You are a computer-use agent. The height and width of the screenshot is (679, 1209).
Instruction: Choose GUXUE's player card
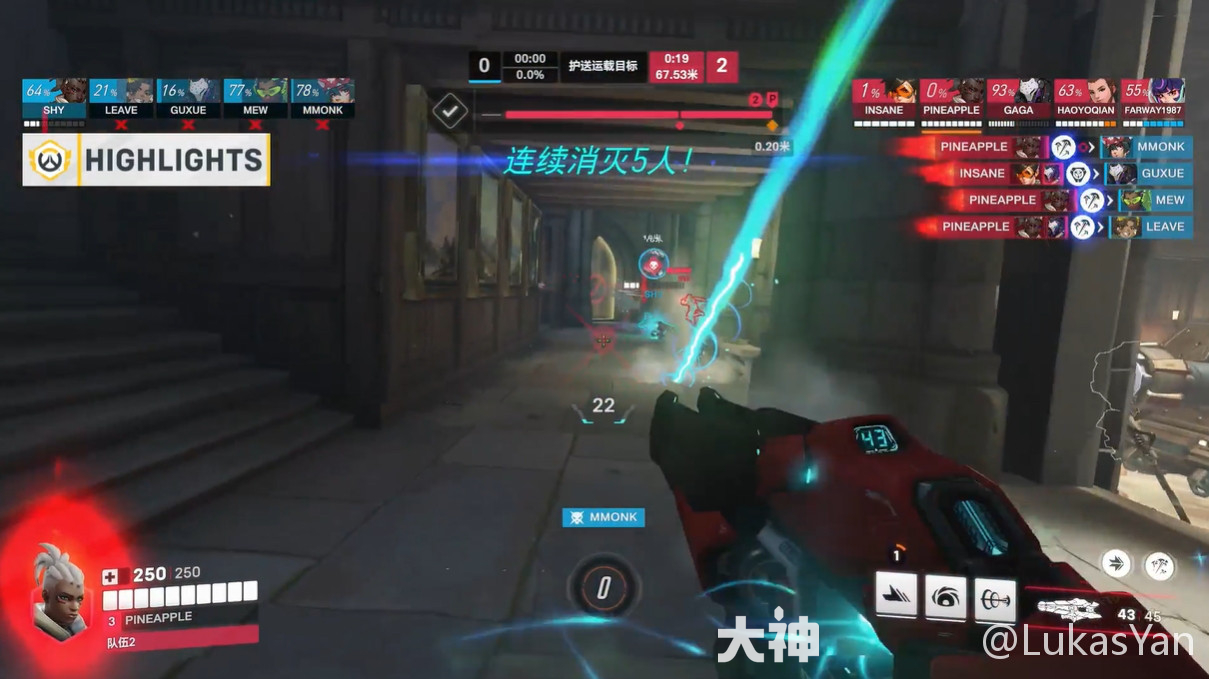(x=188, y=98)
